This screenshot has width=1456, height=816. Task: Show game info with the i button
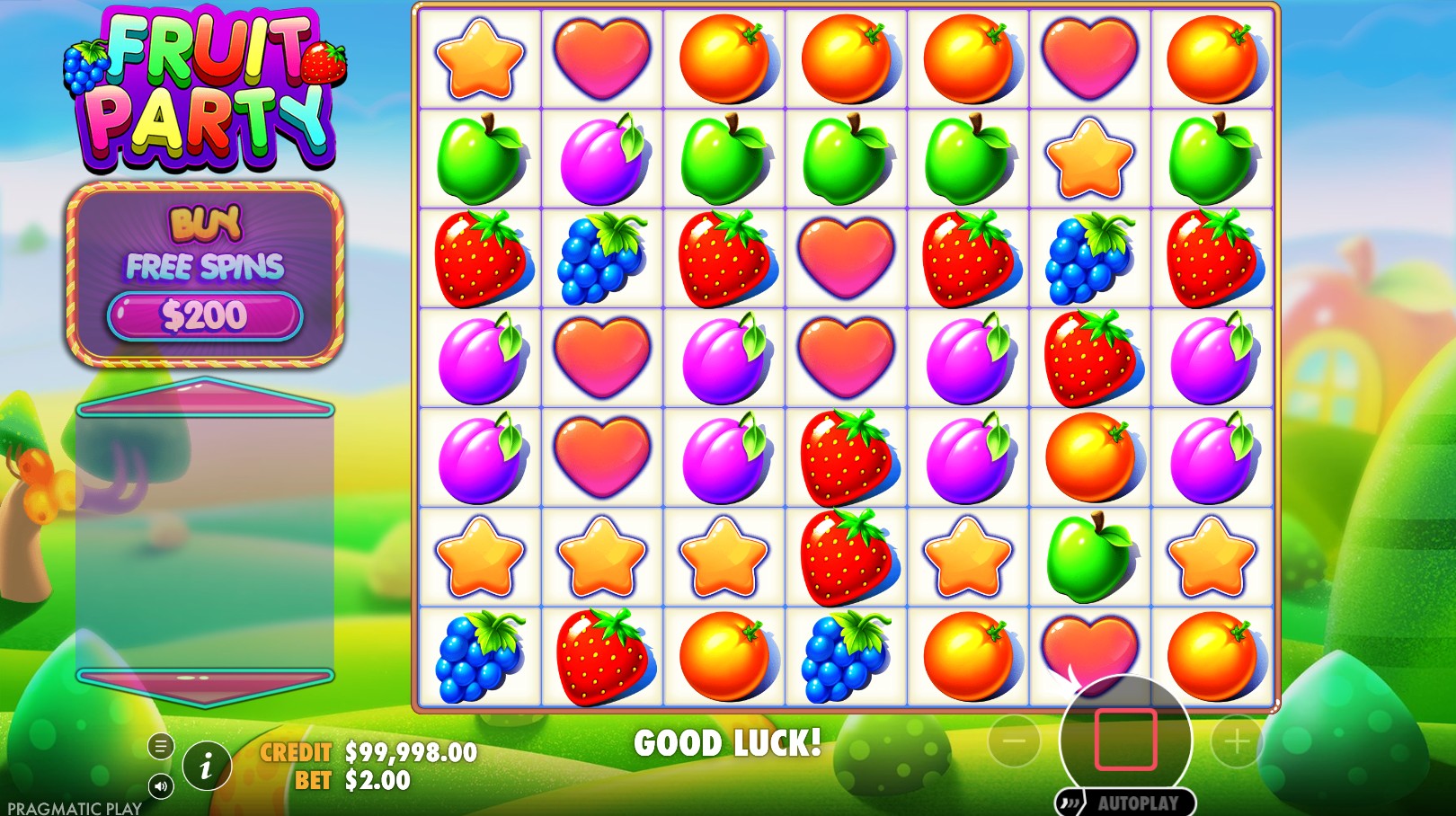[207, 767]
